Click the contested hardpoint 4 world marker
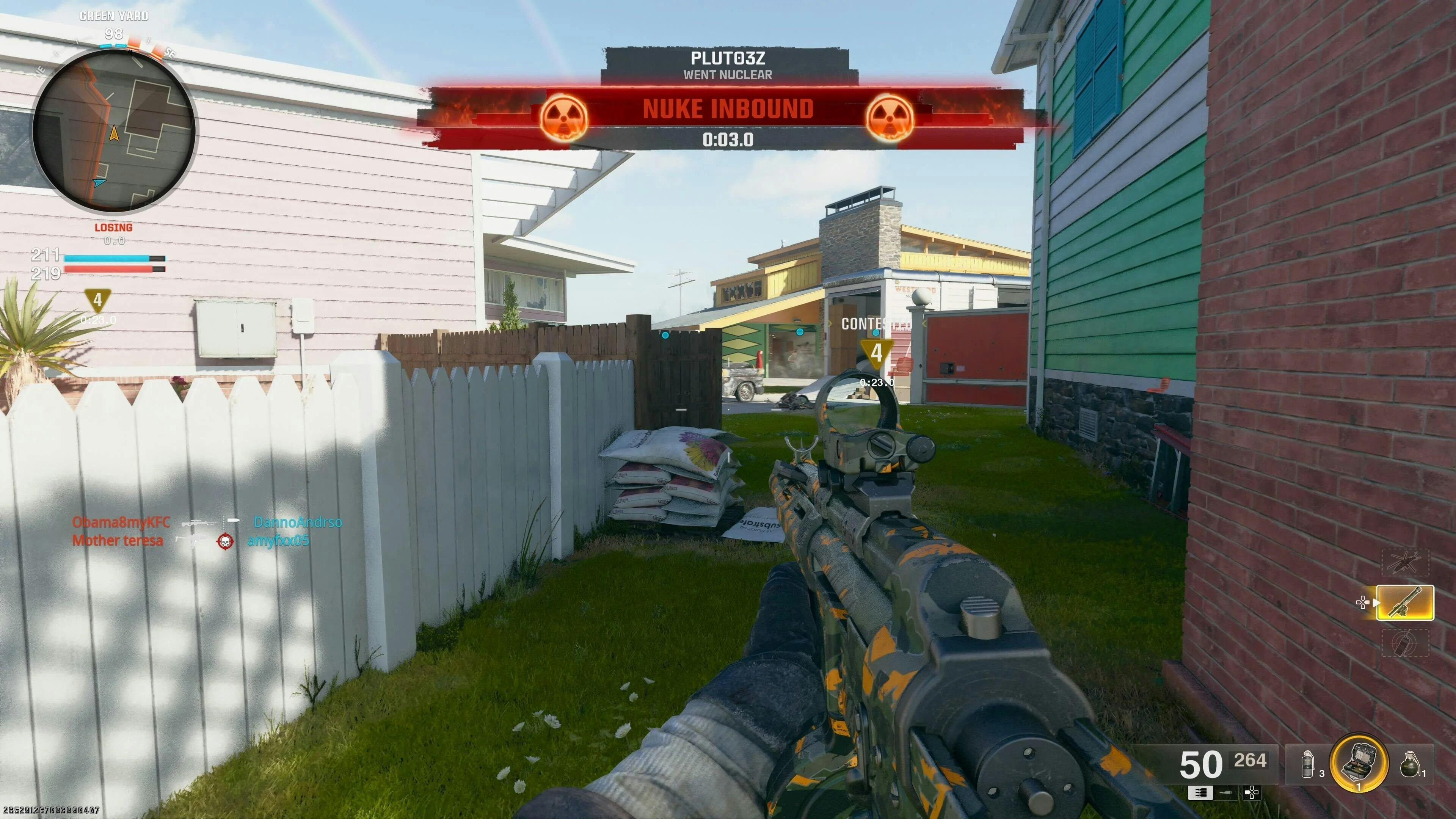This screenshot has width=1456, height=819. click(x=876, y=353)
